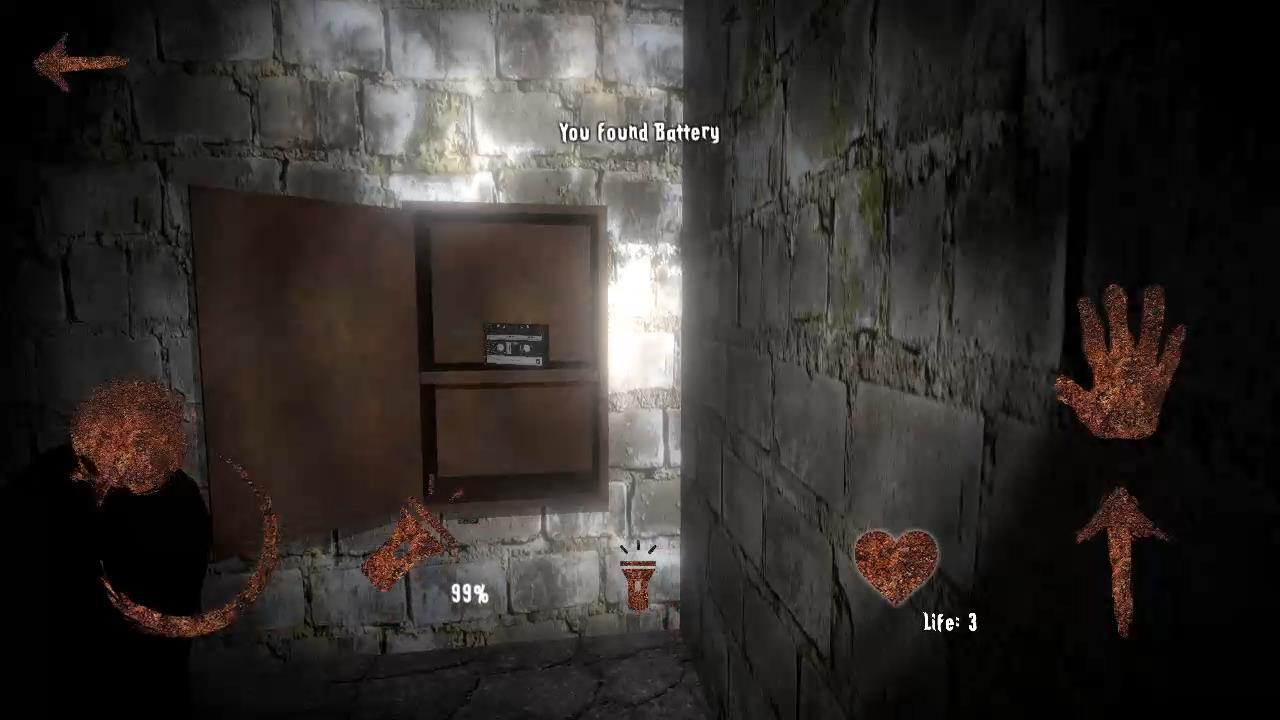Toggle grab mode with the hand control
Viewport: 1280px width, 720px height.
[1125, 360]
